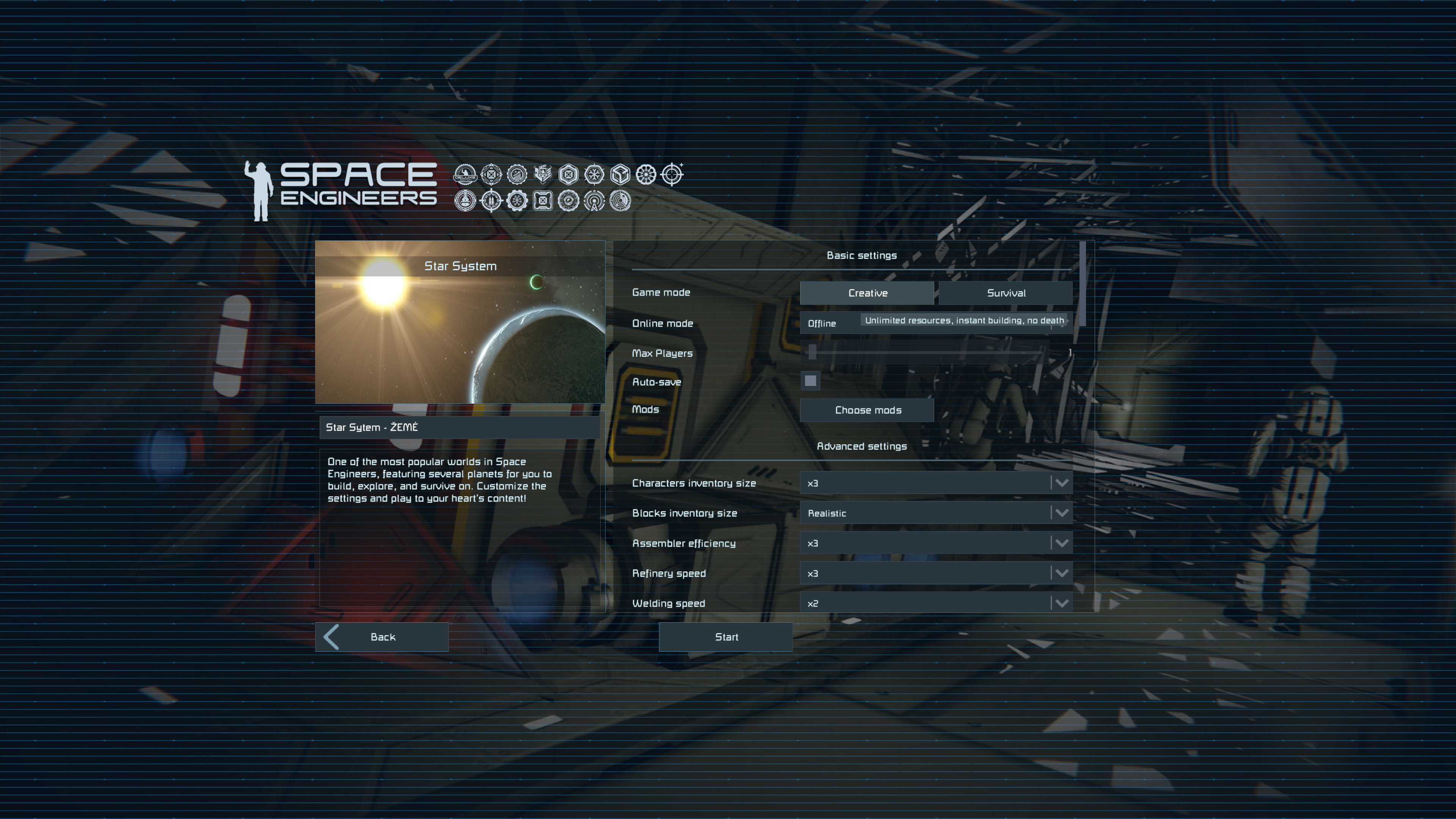Expand the Refinery speed dropdown
Image resolution: width=1456 pixels, height=819 pixels.
[935, 573]
